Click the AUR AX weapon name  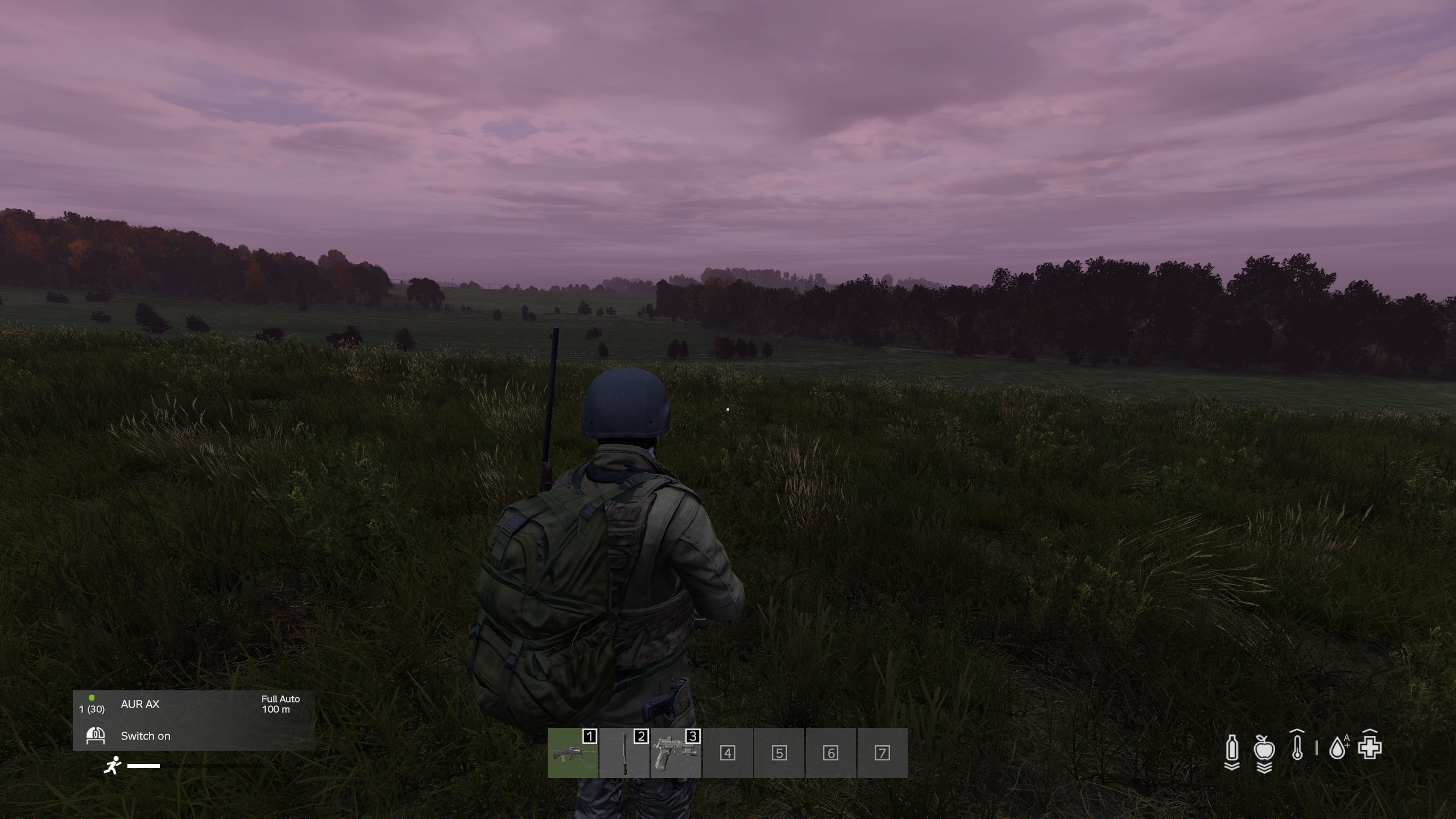tap(140, 704)
